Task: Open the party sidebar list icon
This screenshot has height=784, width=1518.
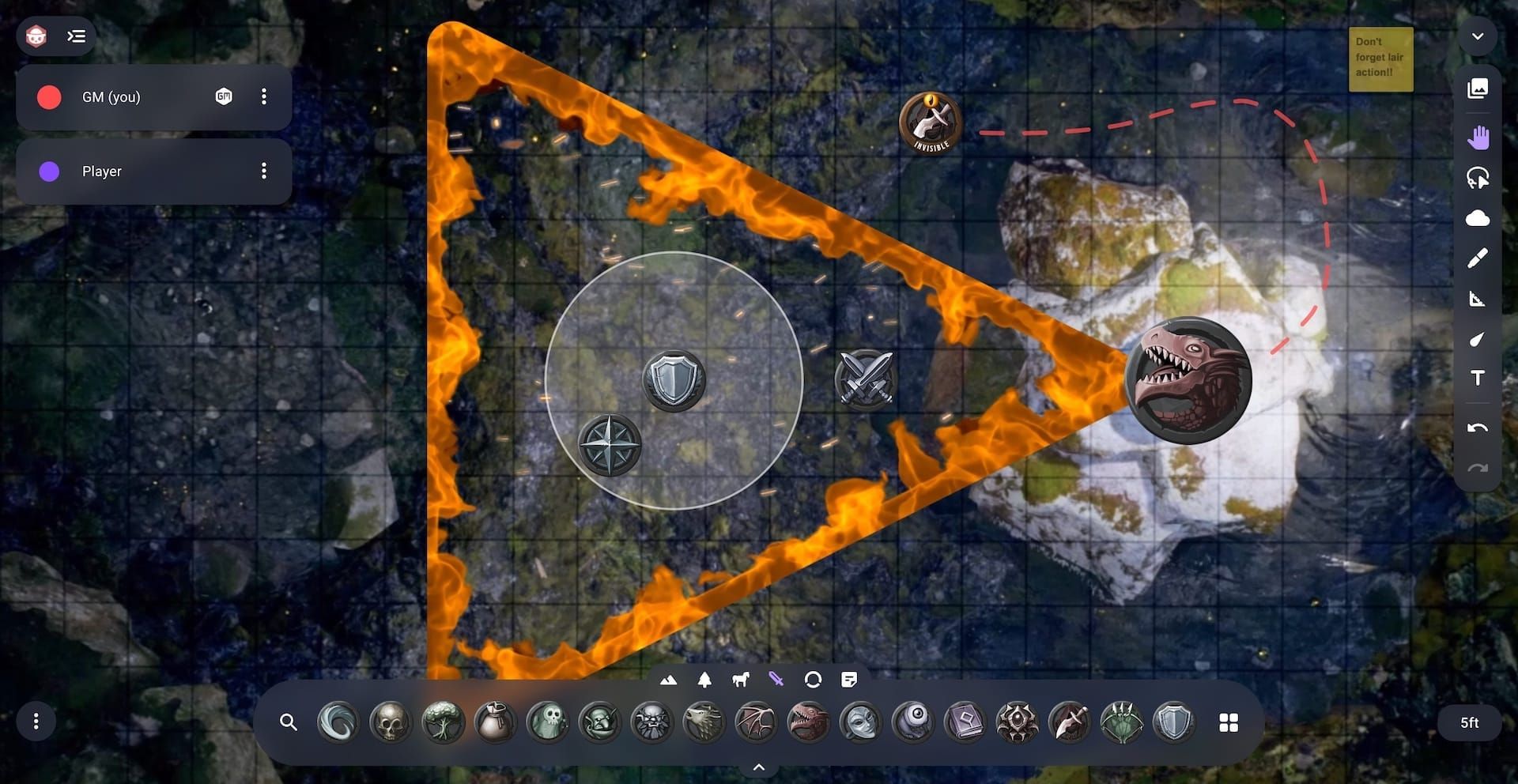Action: pos(77,36)
